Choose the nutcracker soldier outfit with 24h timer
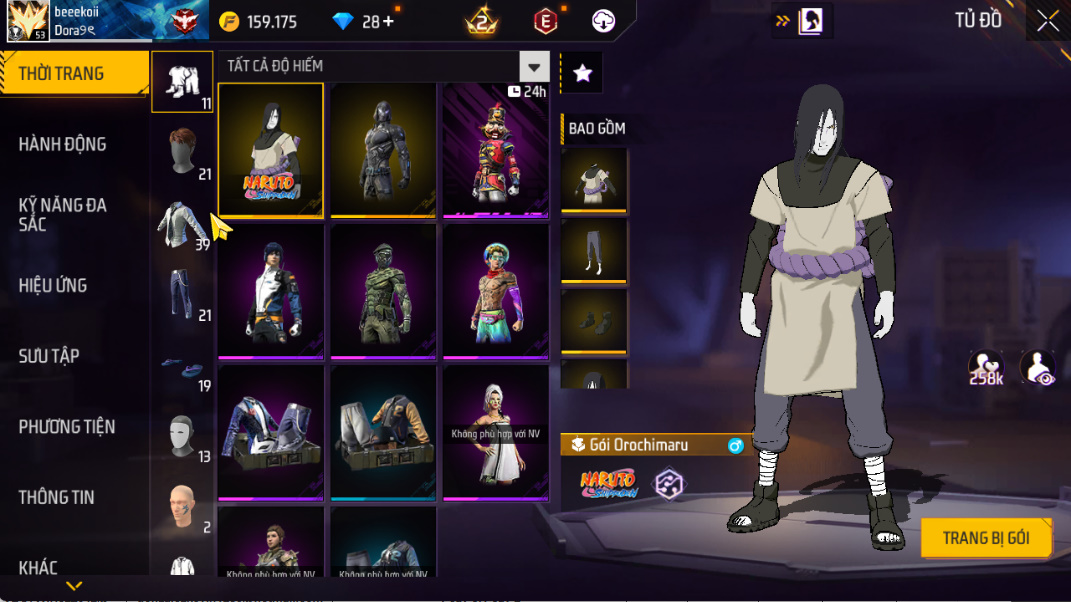The image size is (1071, 602). (x=496, y=150)
